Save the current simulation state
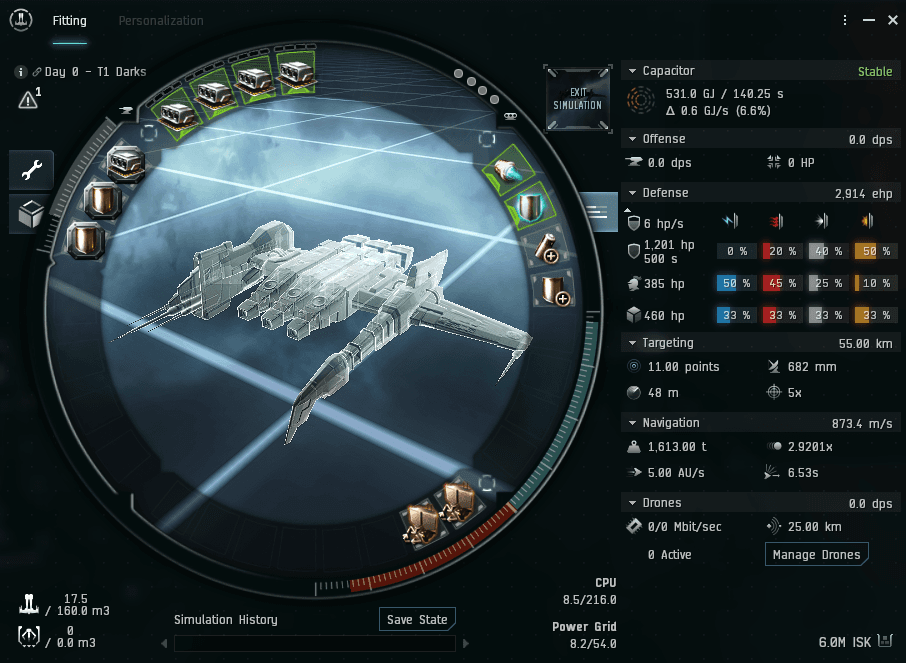This screenshot has height=663, width=906. point(416,619)
